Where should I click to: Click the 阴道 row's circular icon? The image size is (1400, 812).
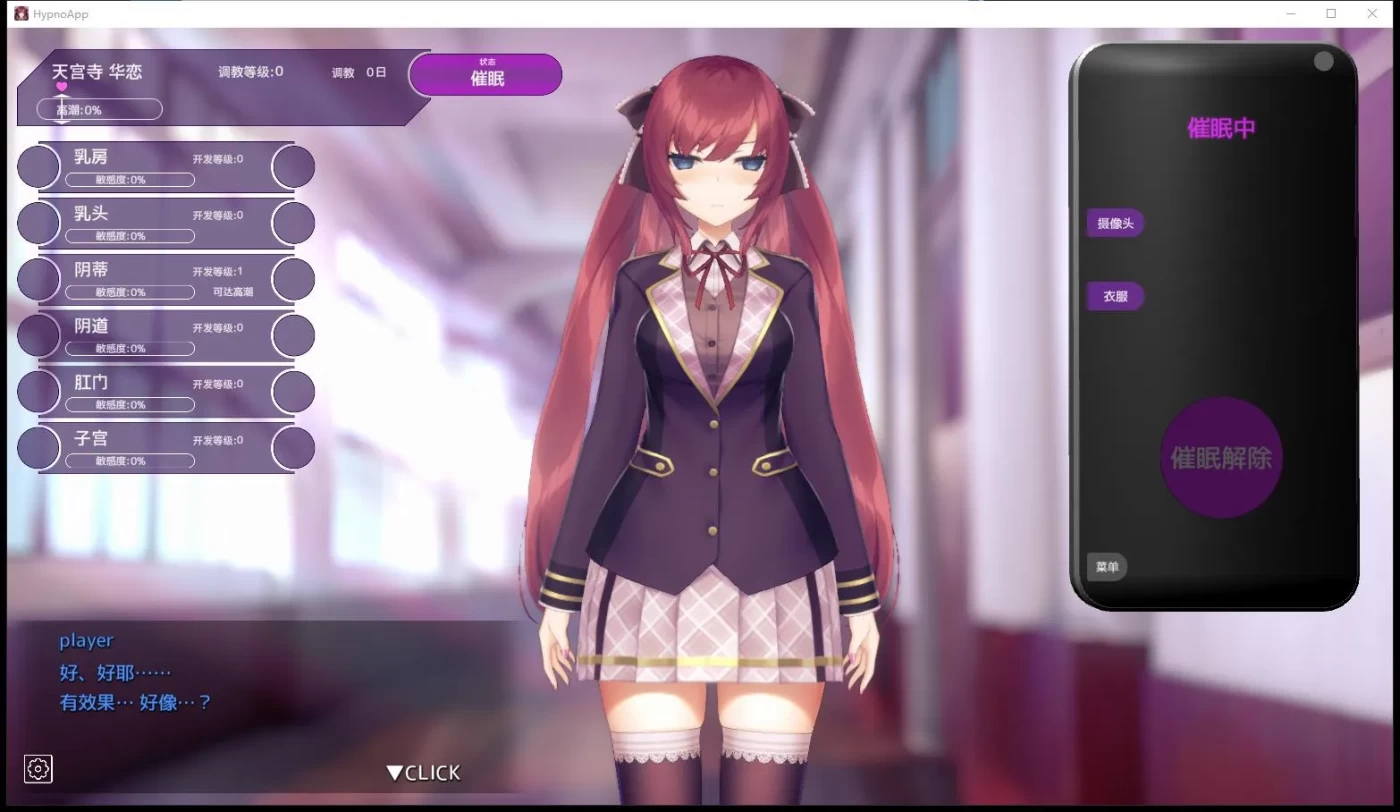pos(37,335)
